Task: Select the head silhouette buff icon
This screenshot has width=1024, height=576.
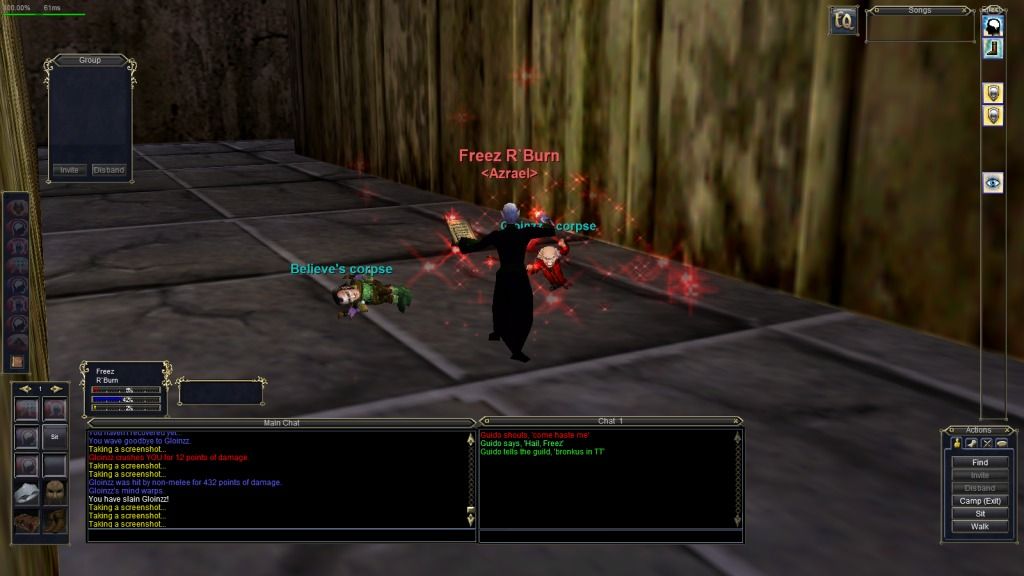Action: point(993,27)
